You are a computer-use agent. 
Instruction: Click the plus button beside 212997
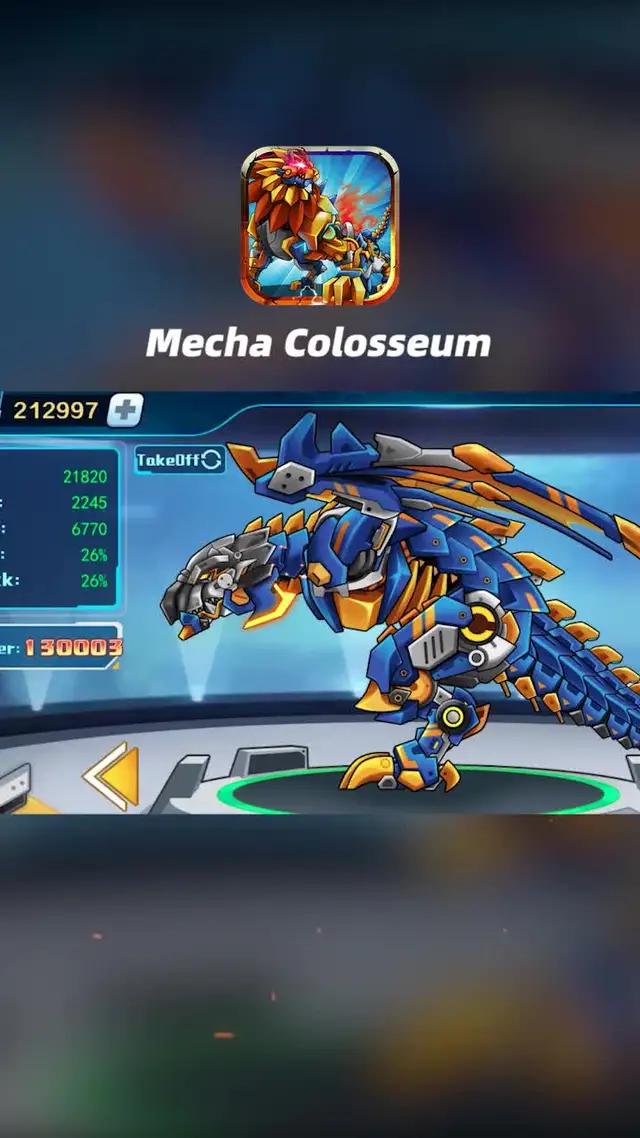[126, 409]
